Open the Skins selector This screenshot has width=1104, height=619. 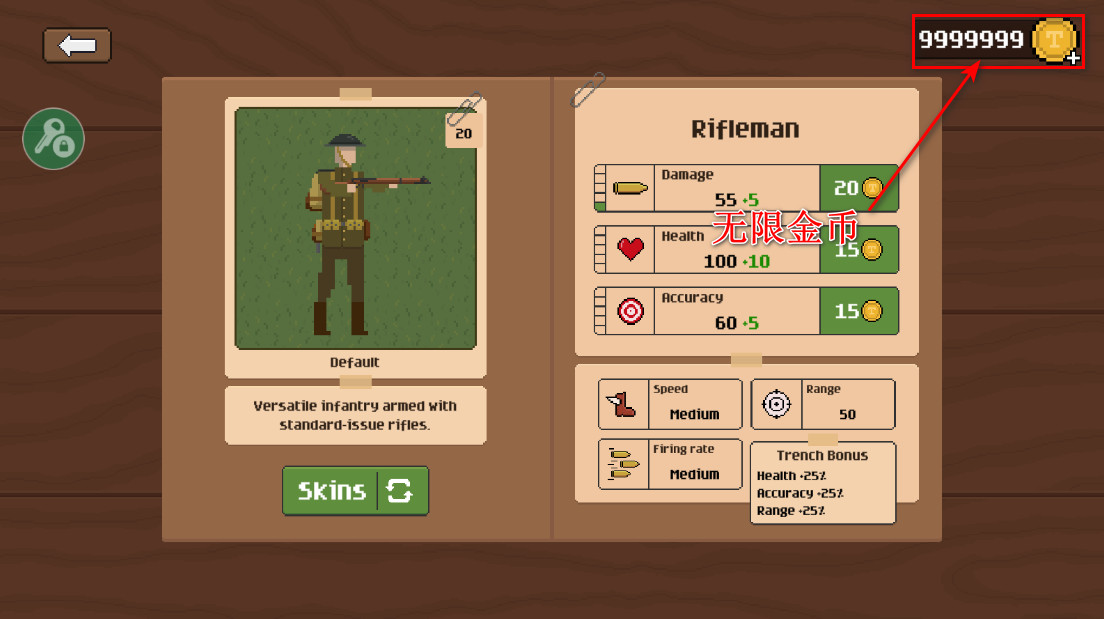(355, 491)
